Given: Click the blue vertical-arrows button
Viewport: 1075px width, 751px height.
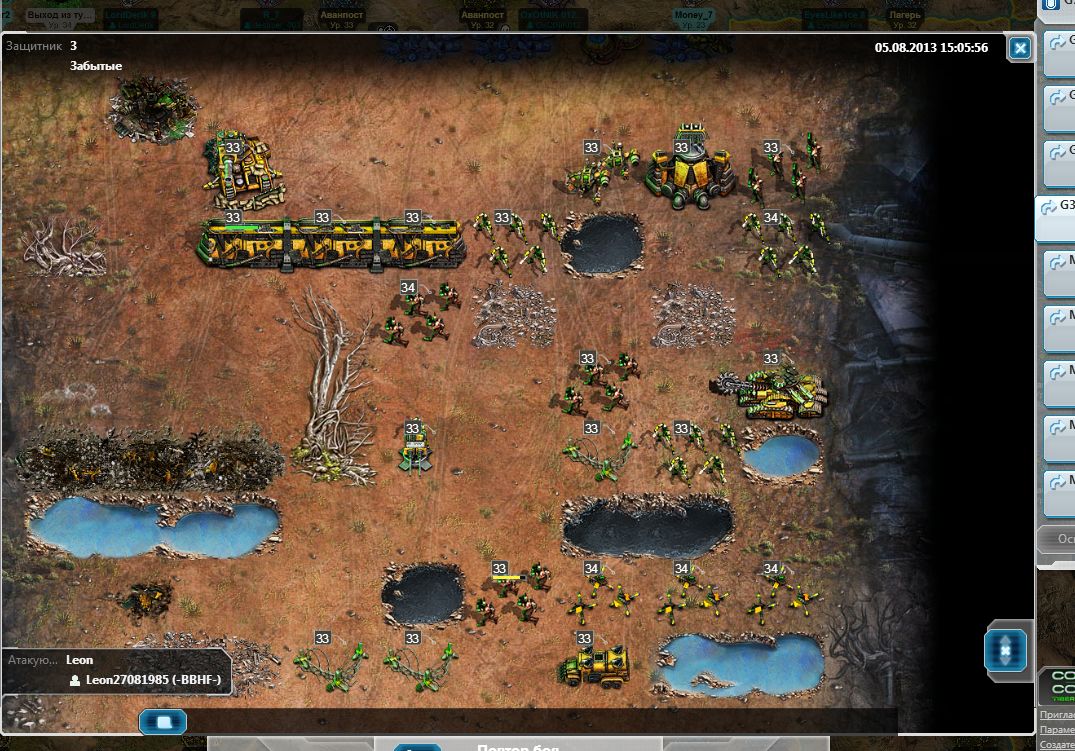Looking at the screenshot, I should [1005, 650].
